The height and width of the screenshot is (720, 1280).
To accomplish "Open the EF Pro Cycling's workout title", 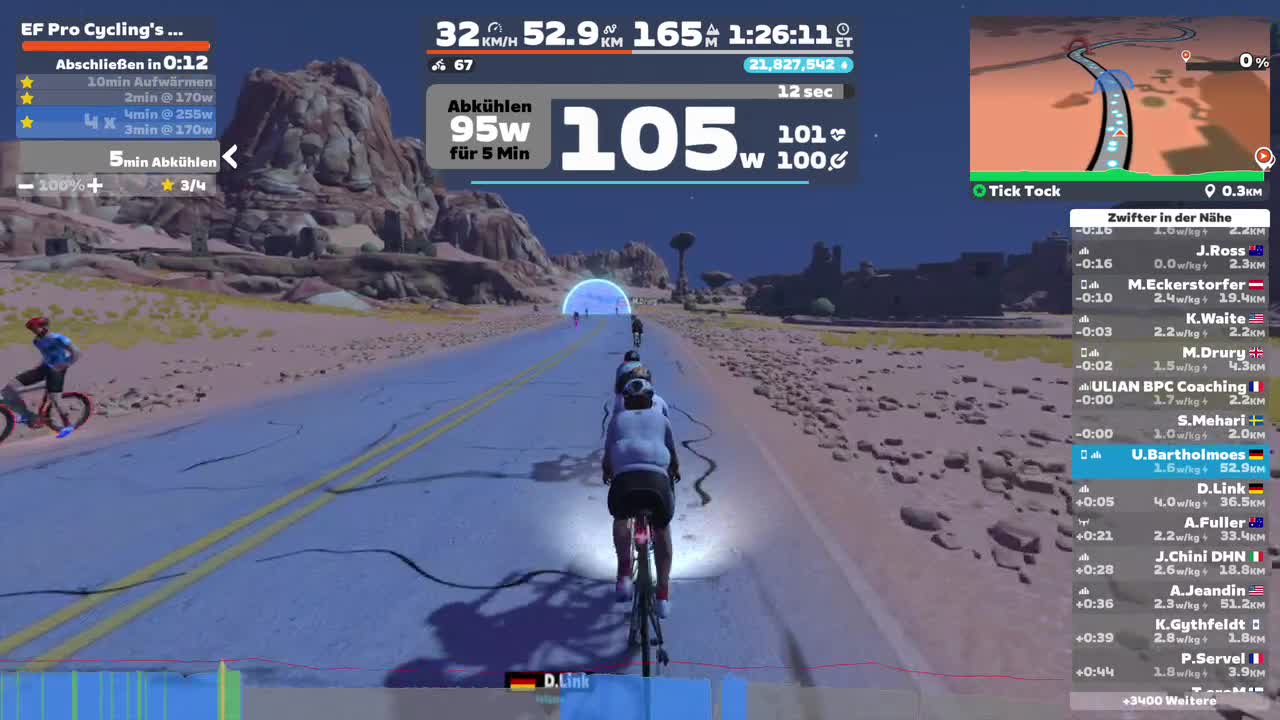I will pyautogui.click(x=100, y=29).
